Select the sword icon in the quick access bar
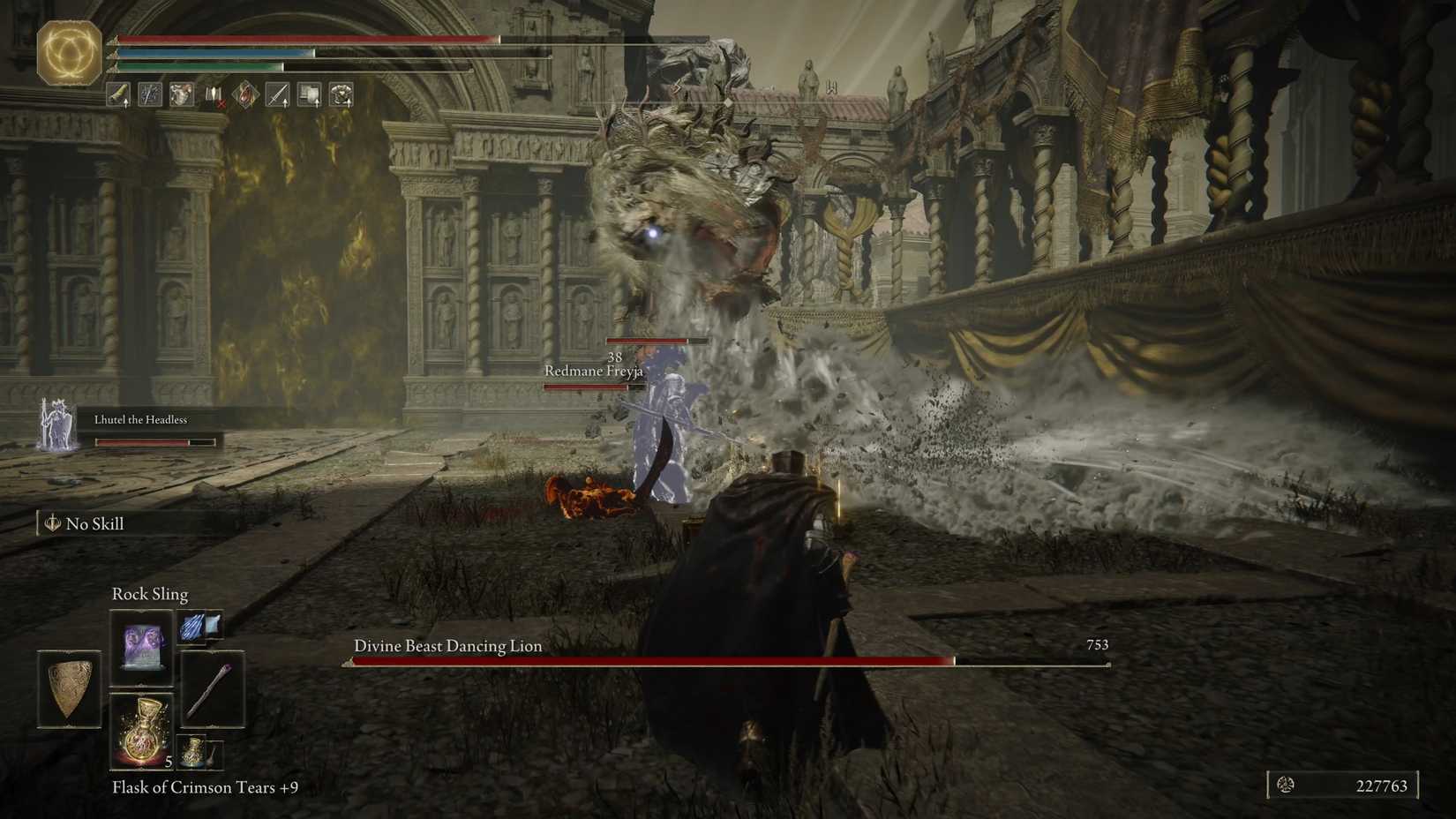 click(277, 95)
